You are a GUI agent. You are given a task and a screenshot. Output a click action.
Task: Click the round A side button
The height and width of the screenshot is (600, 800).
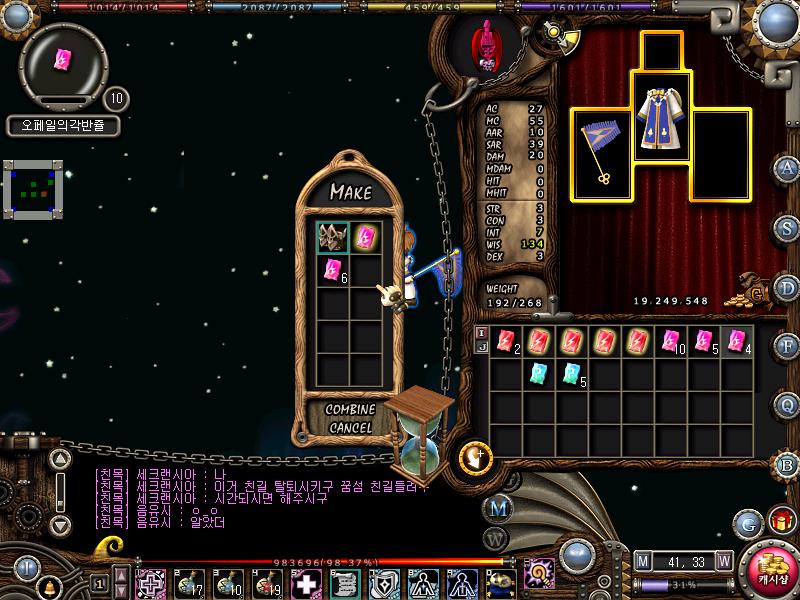click(788, 167)
